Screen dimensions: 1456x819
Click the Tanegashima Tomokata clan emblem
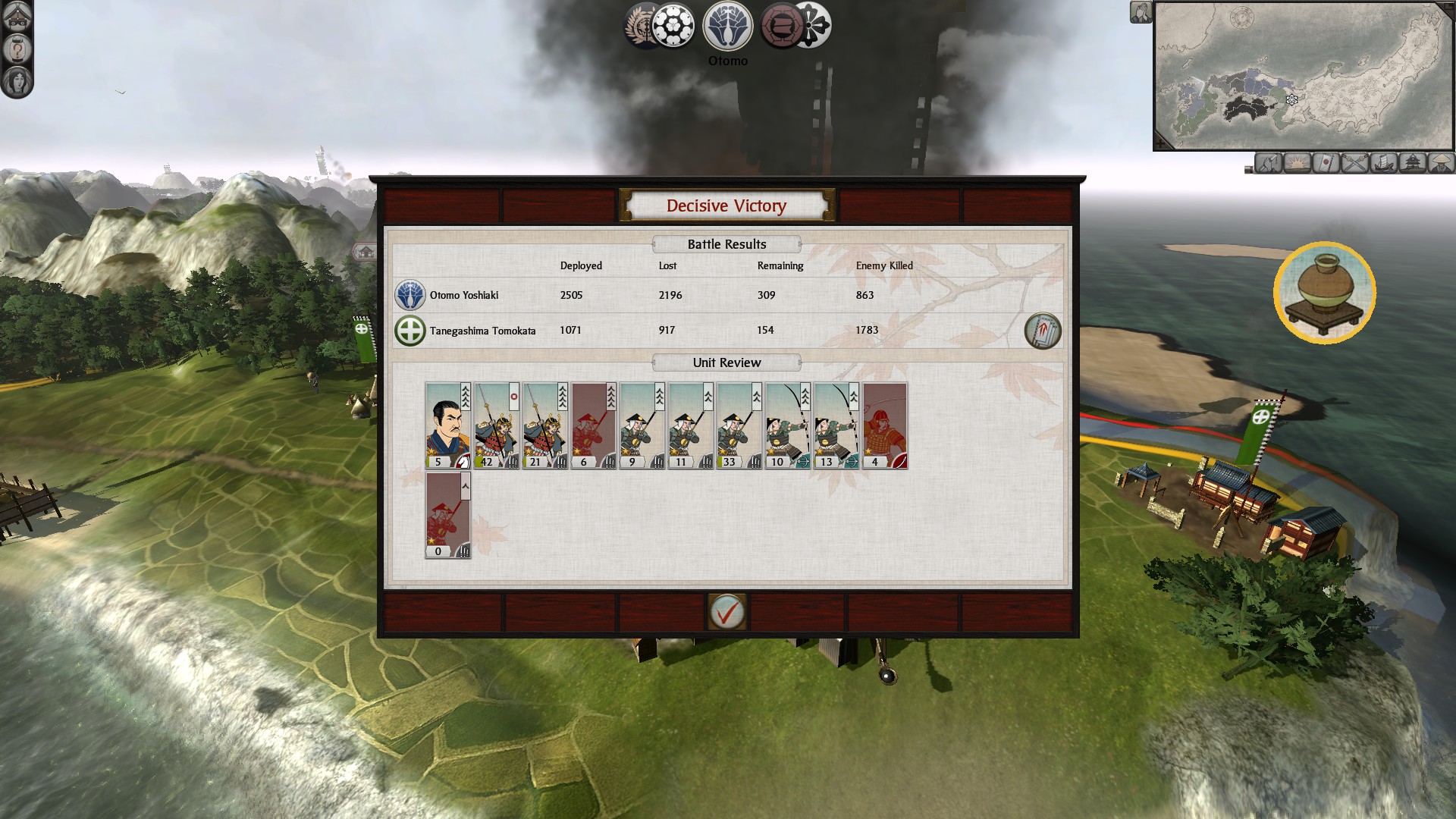(410, 331)
